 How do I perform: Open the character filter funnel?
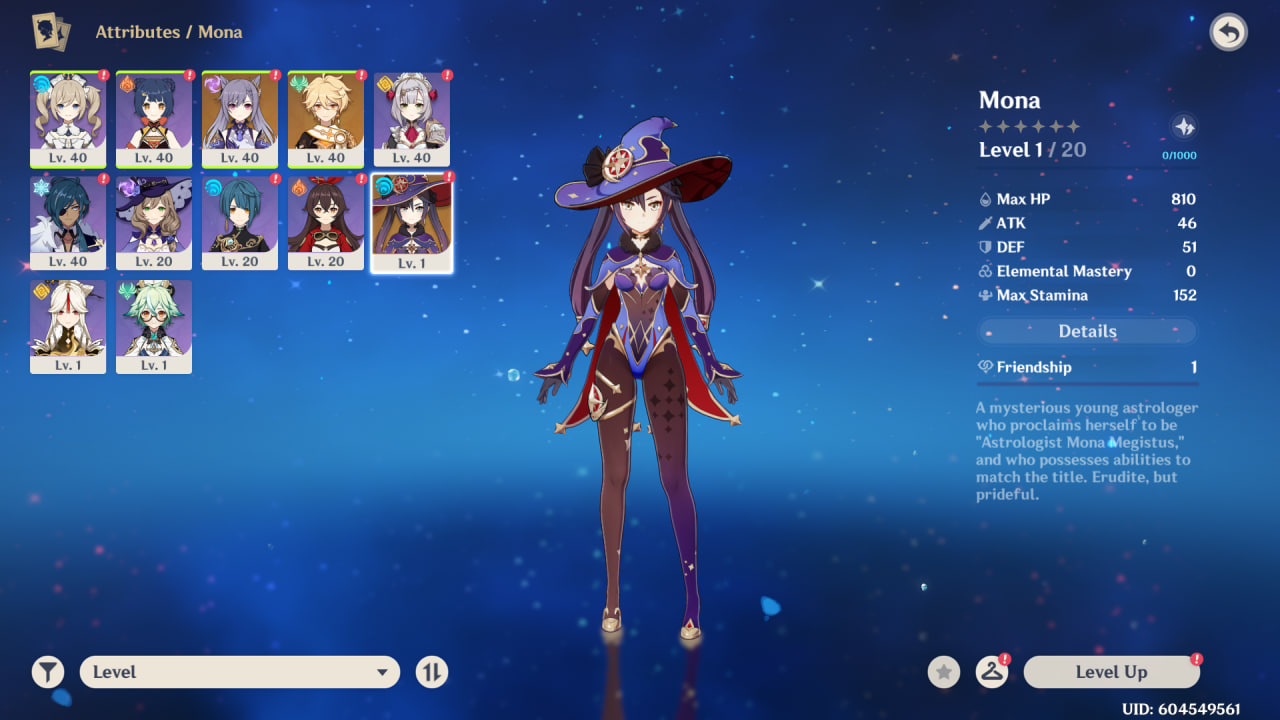click(47, 672)
